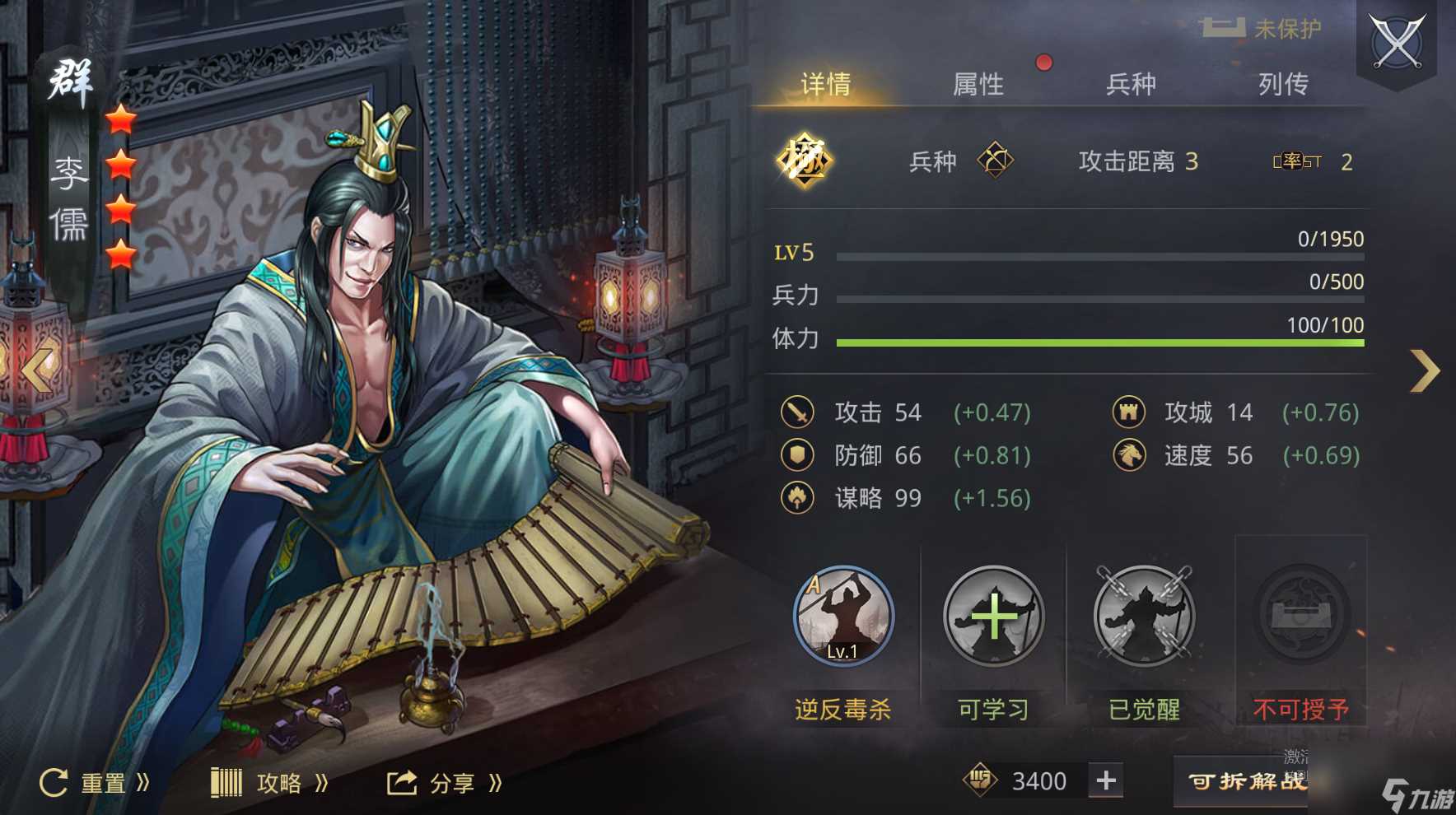Add more currency with the plus button
Screen dimensions: 1456x815
[x=1106, y=780]
